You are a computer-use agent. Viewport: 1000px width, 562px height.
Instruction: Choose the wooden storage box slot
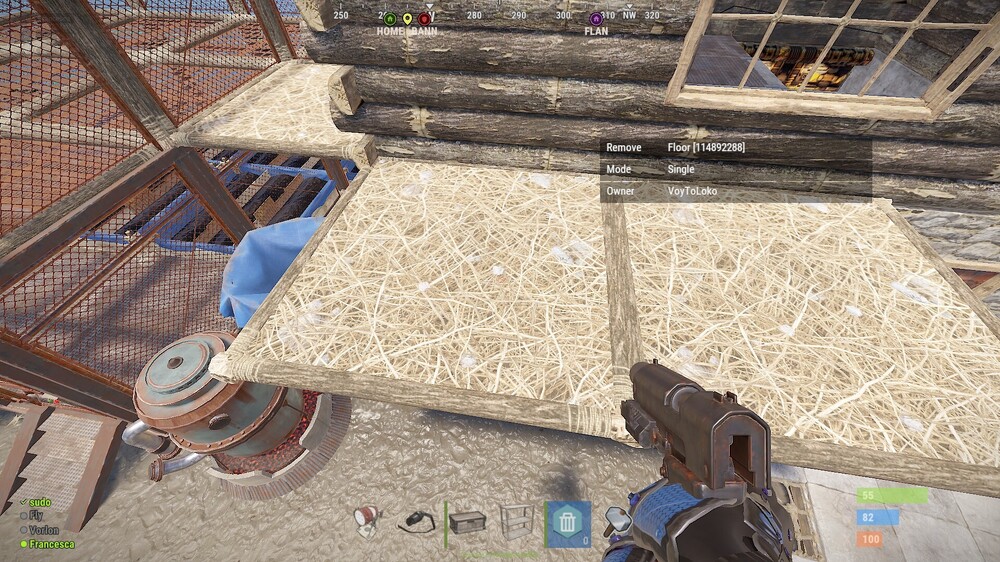(x=468, y=521)
